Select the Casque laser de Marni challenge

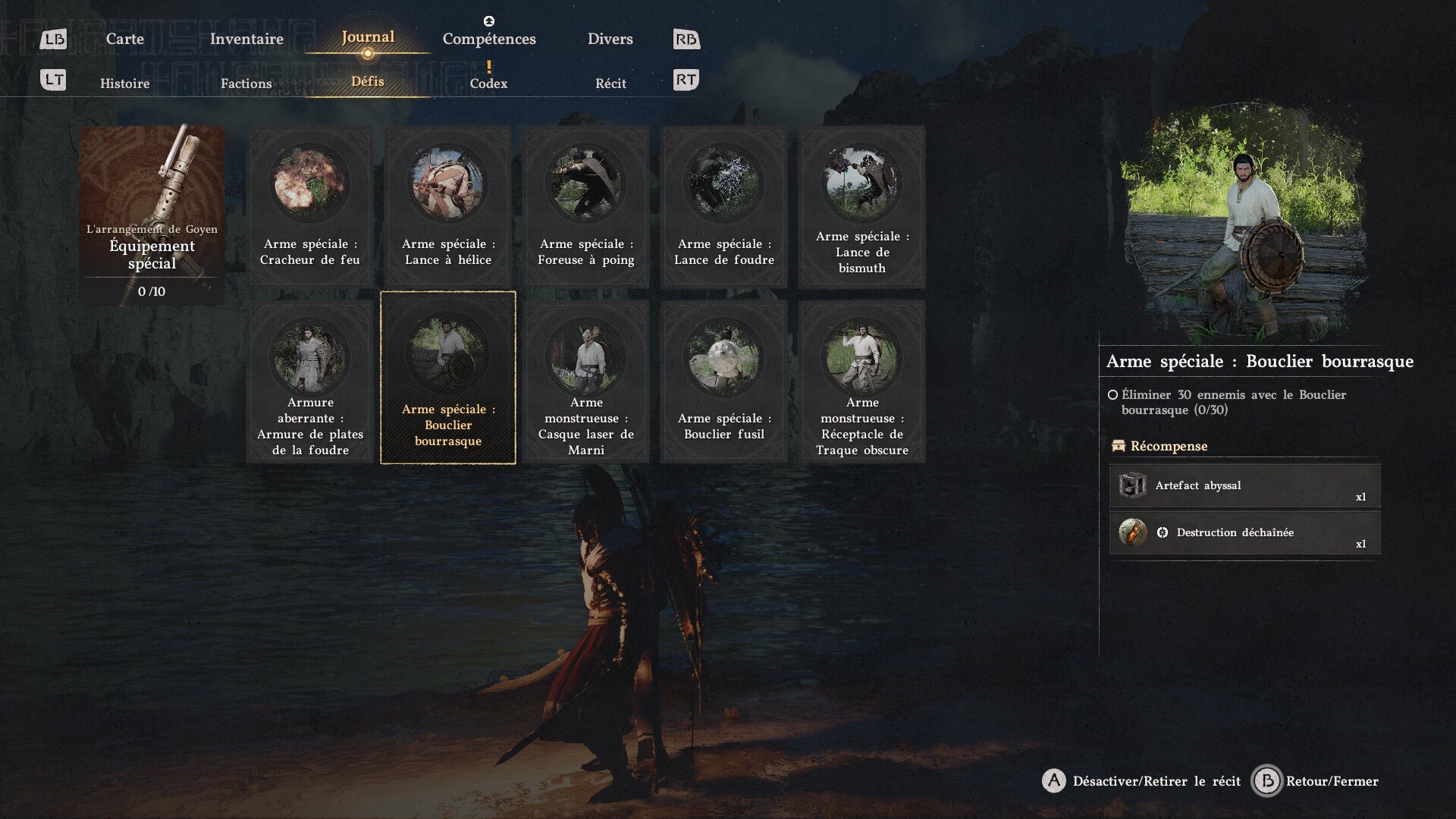click(586, 381)
